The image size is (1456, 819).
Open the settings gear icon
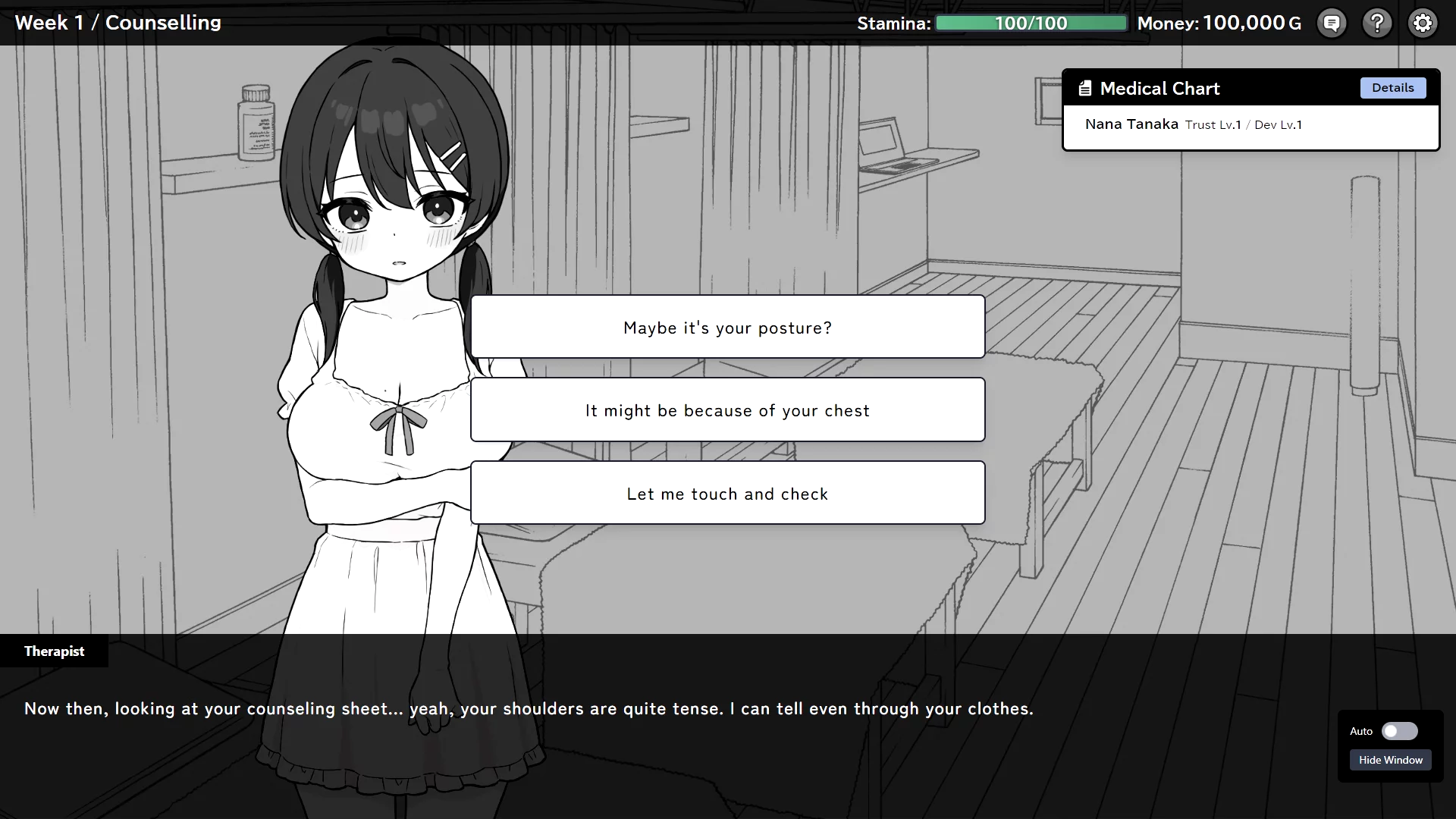coord(1423,24)
